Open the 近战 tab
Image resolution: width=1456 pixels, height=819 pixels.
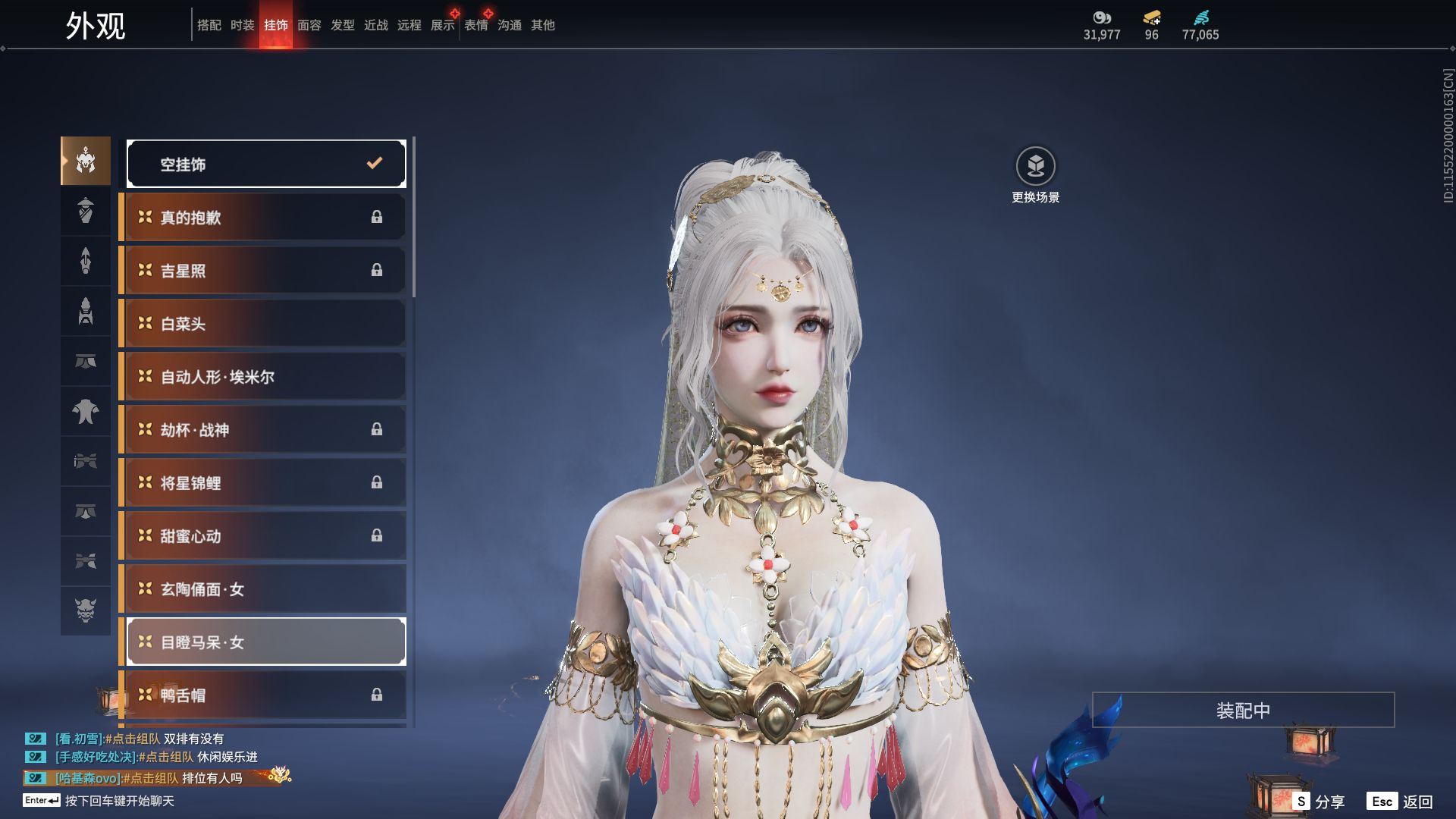coord(376,25)
